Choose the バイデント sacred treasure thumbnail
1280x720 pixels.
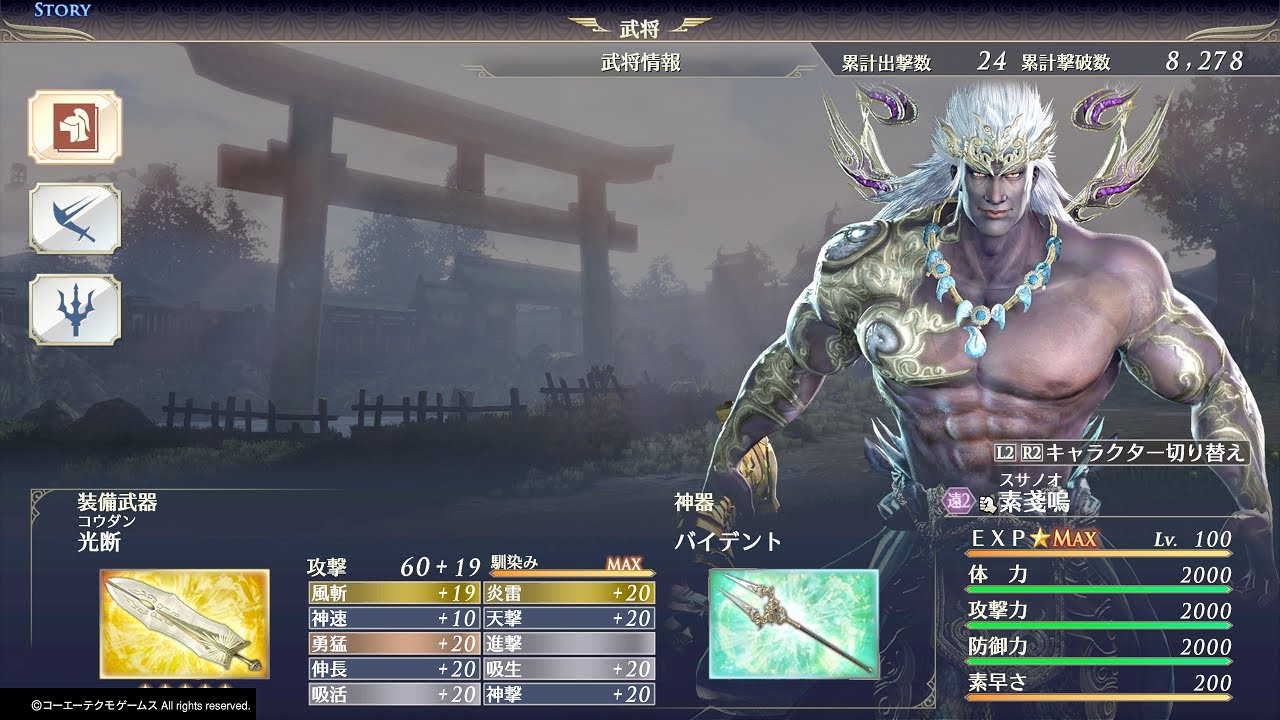793,623
